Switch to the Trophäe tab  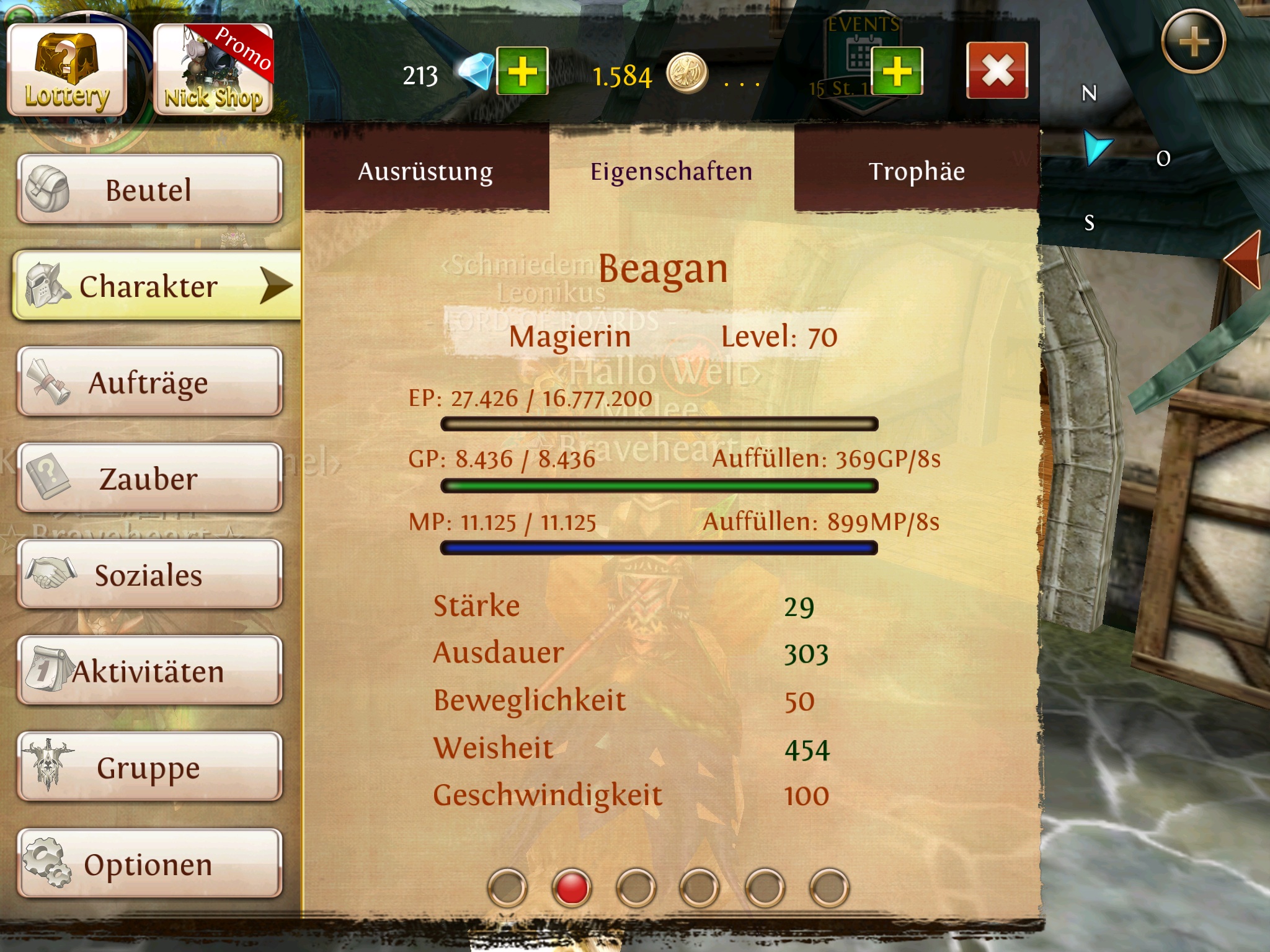(x=917, y=171)
